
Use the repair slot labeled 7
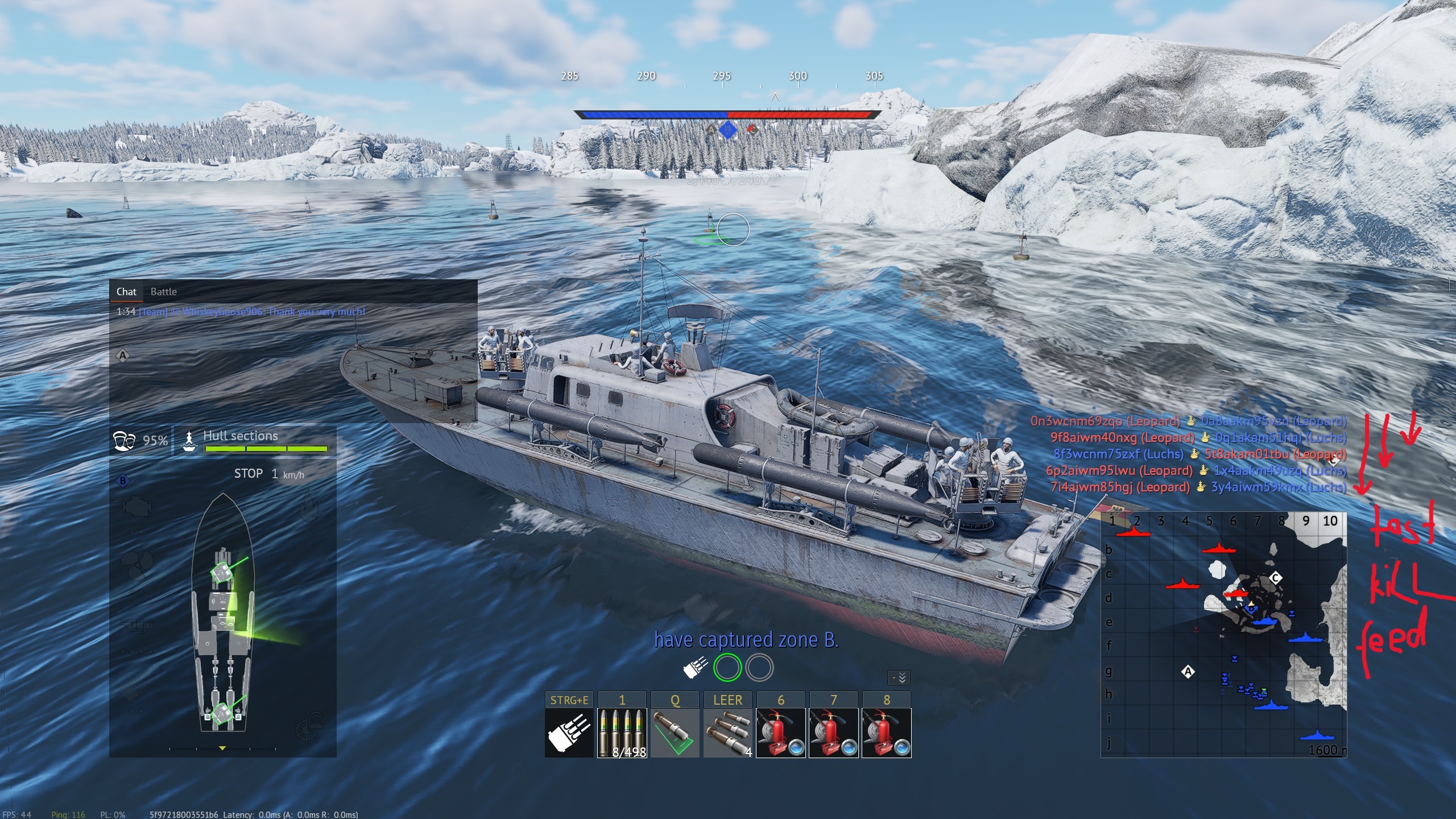[x=833, y=733]
